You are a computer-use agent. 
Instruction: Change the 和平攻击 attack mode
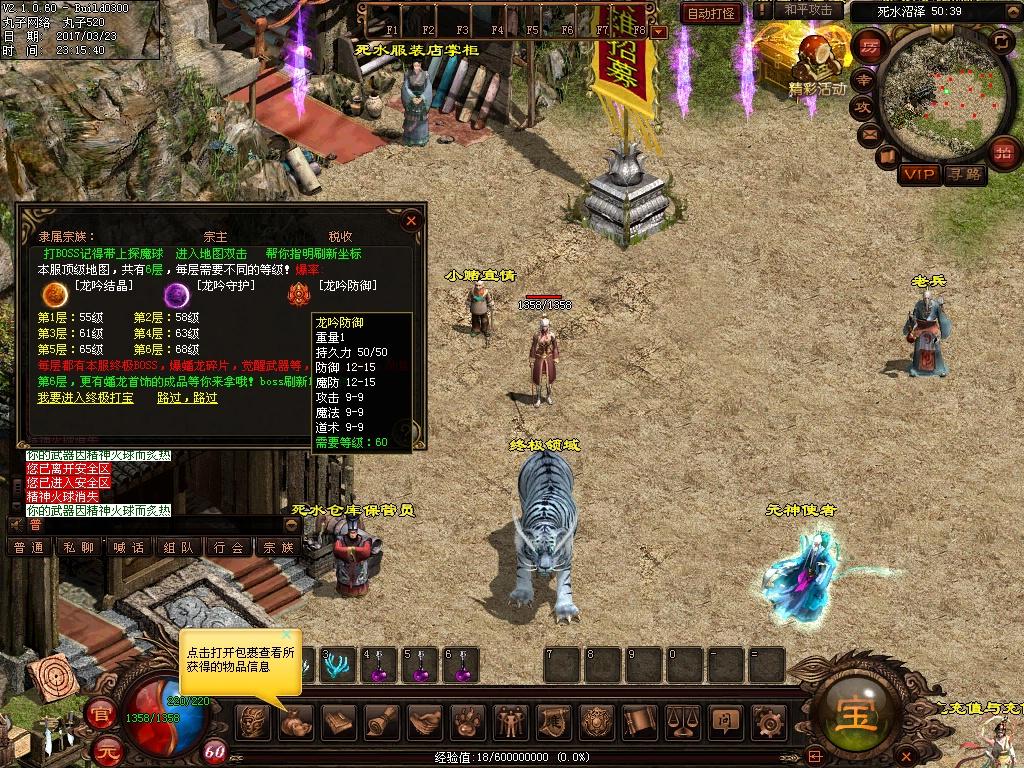coord(808,10)
